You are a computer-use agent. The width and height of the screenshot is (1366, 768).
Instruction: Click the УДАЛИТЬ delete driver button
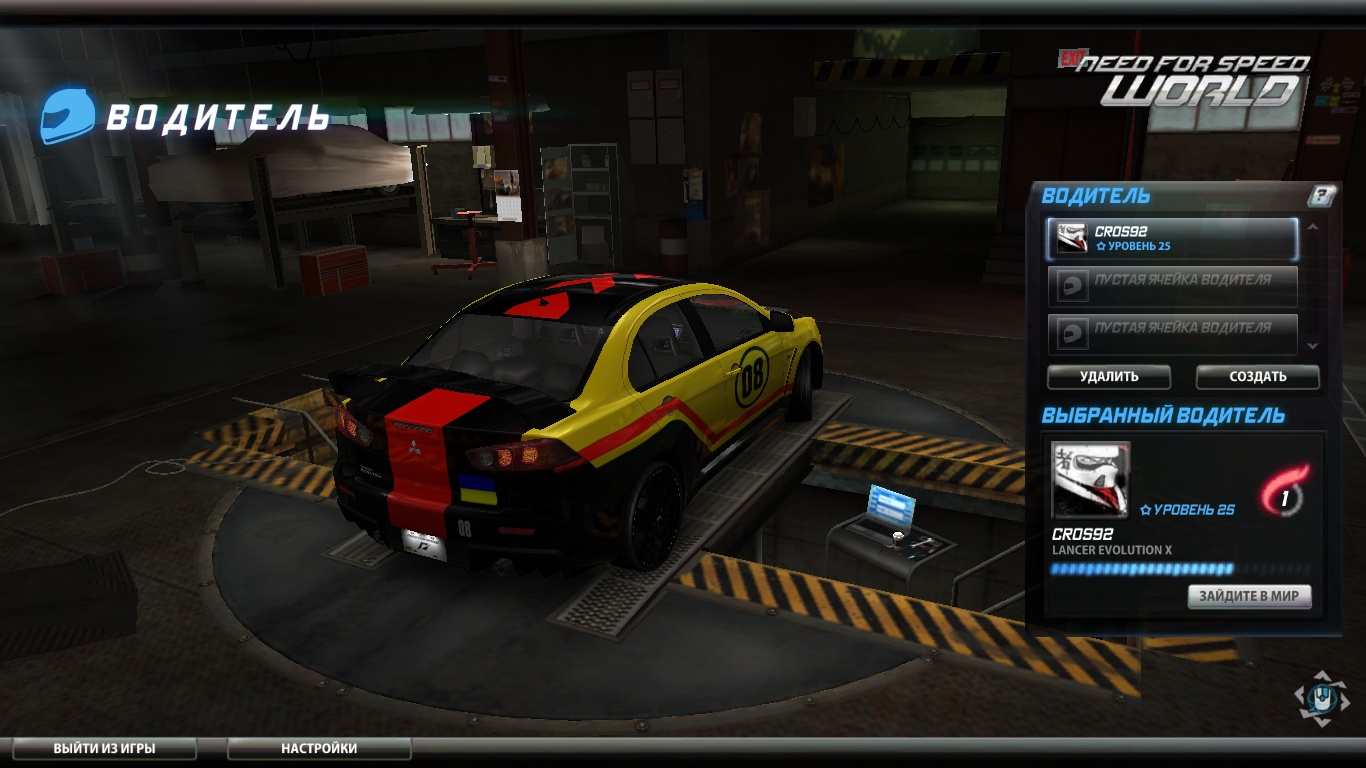[x=1108, y=377]
